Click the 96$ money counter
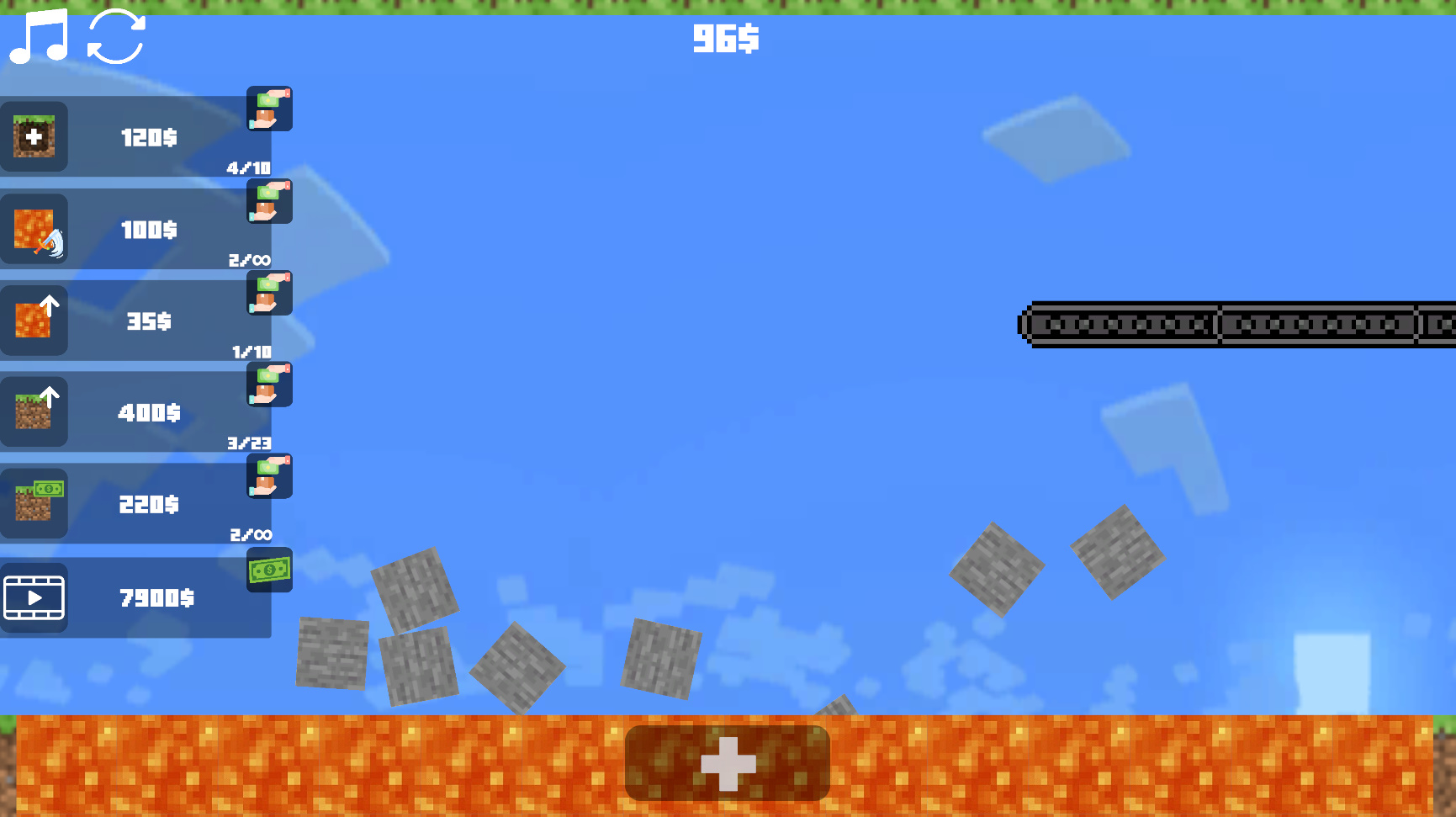Screen dimensions: 1456x817 click(x=725, y=38)
